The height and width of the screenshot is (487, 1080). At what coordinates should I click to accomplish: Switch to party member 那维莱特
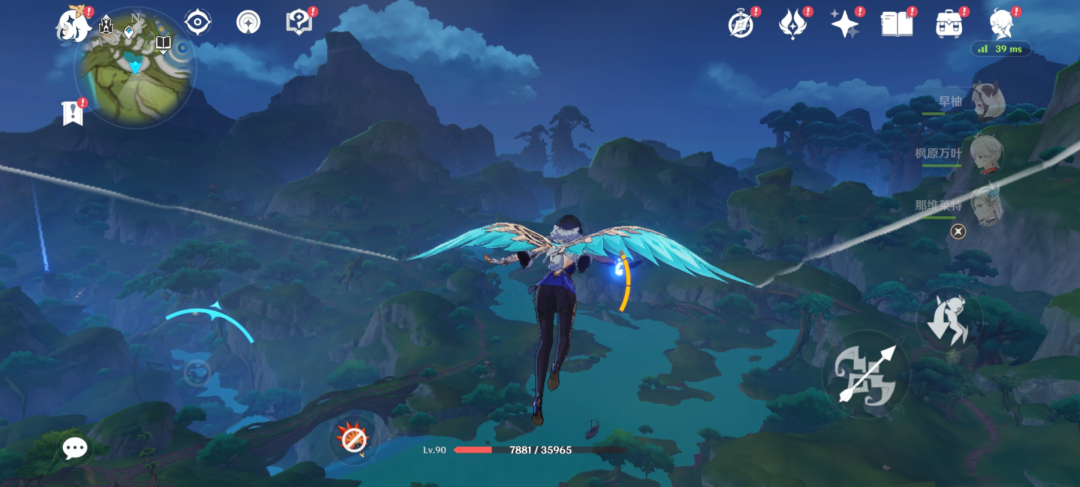click(x=985, y=204)
